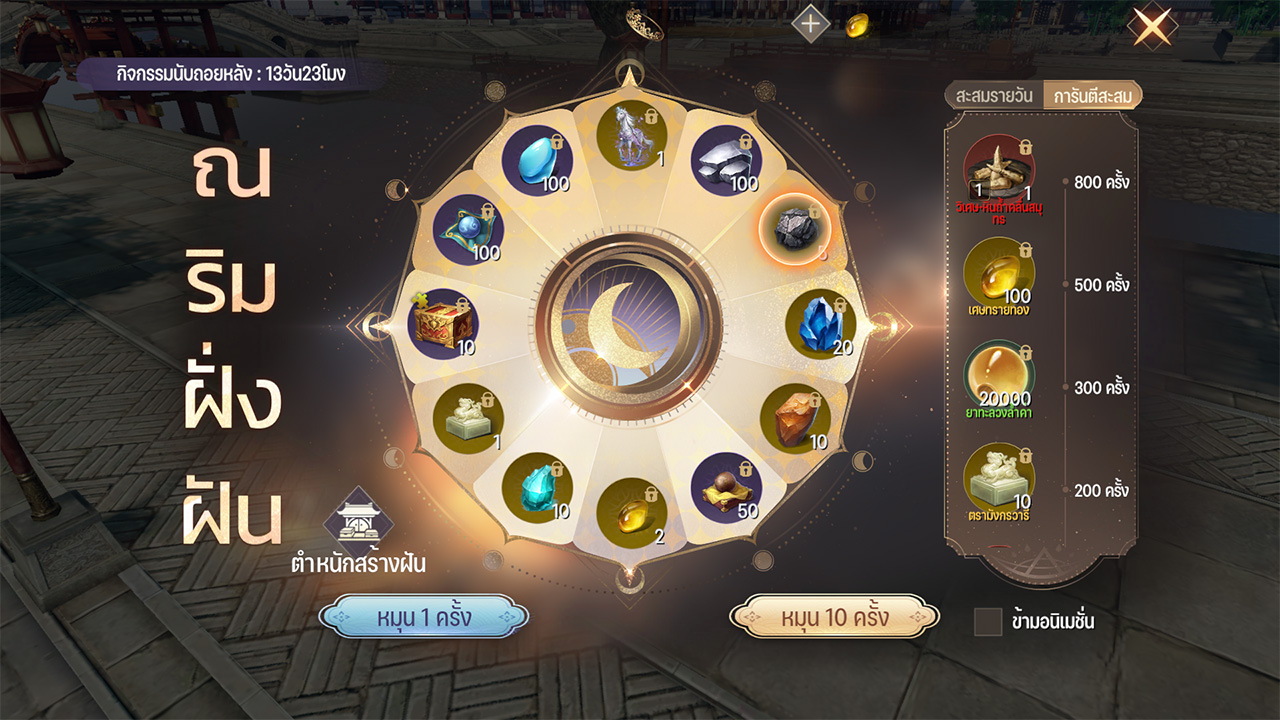This screenshot has height=720, width=1280.
Task: Toggle the ข้ามอนิเมชั่น skip animation checkbox
Action: [988, 621]
